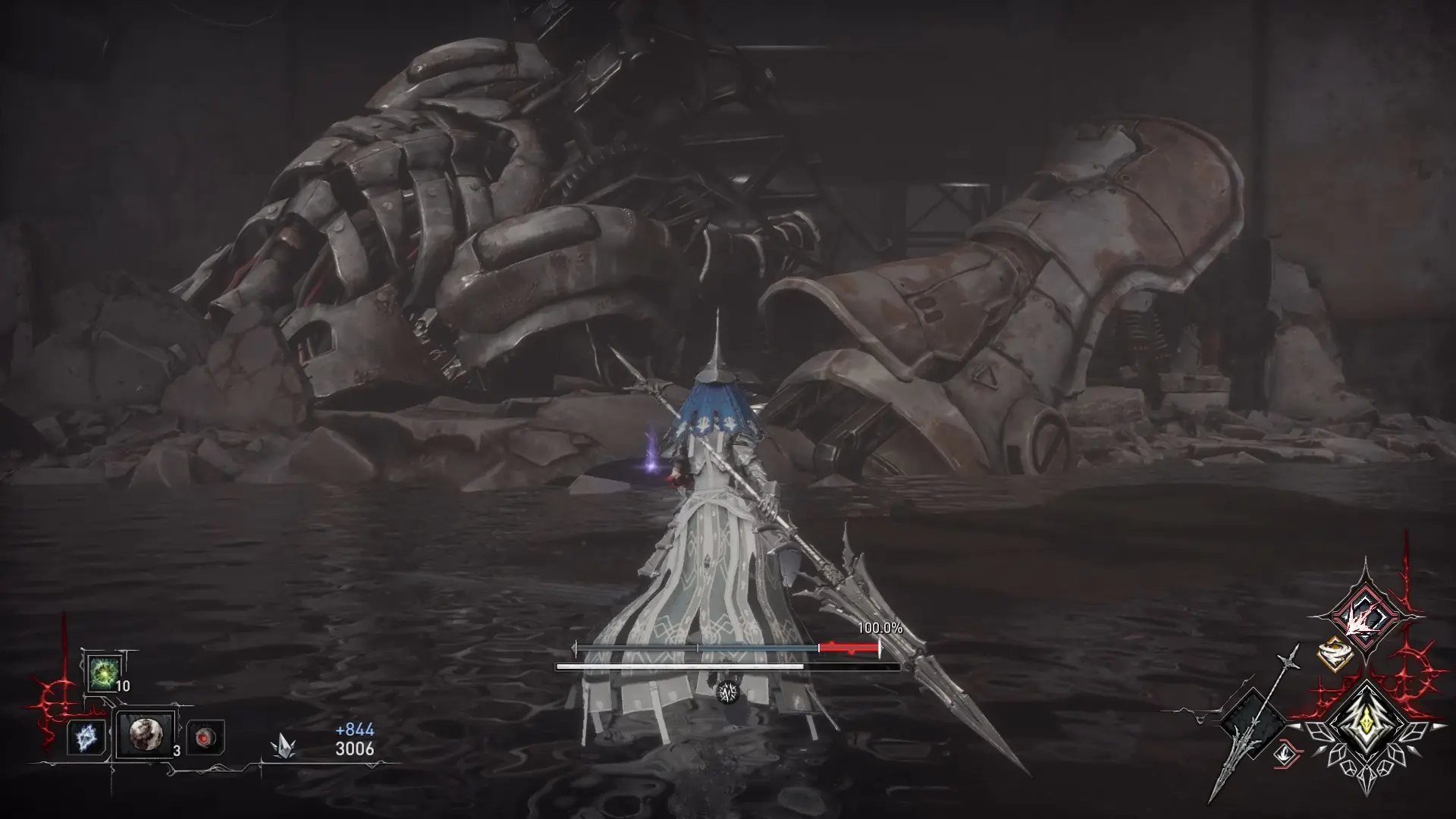This screenshot has width=1456, height=819.
Task: Choose the red-eyed orb item slot
Action: tap(205, 737)
